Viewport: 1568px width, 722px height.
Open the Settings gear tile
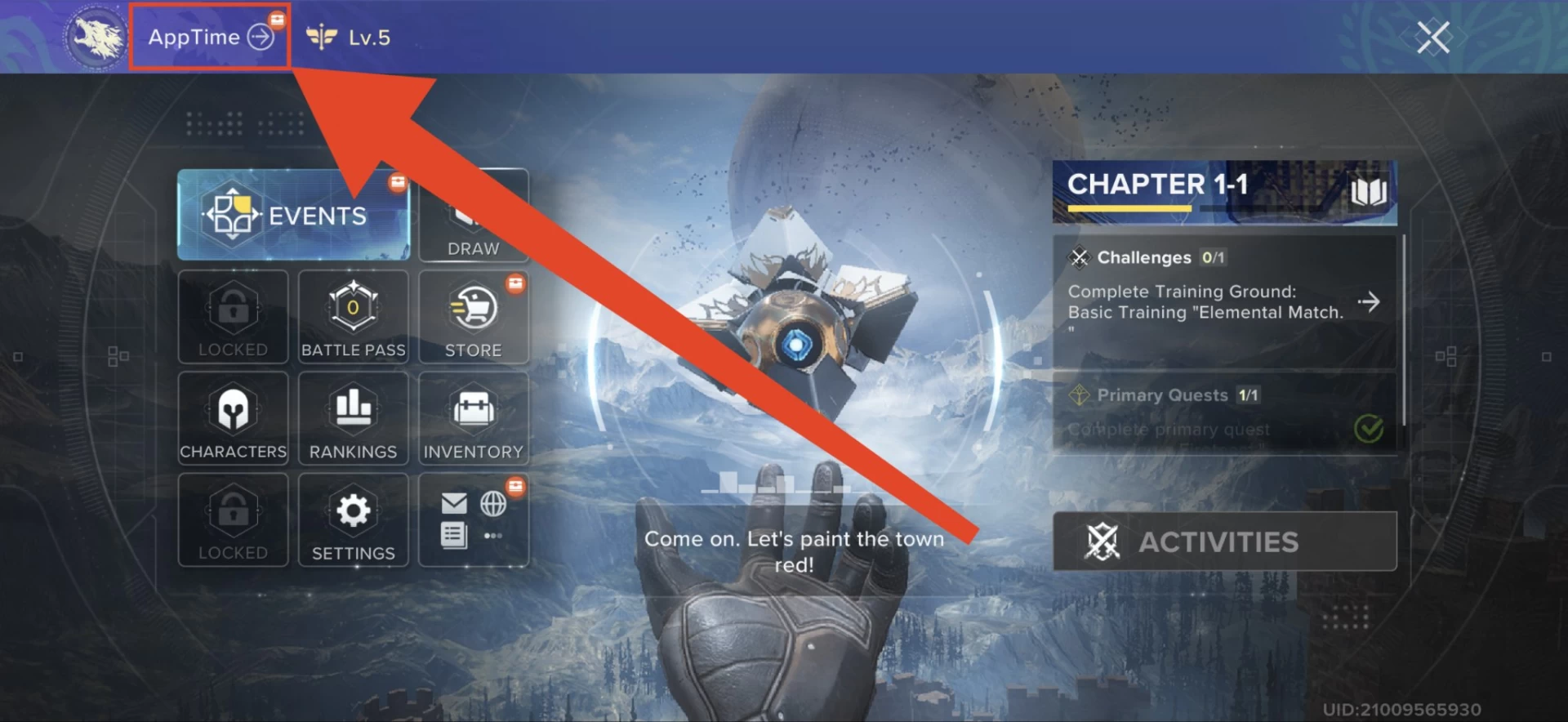click(x=353, y=520)
